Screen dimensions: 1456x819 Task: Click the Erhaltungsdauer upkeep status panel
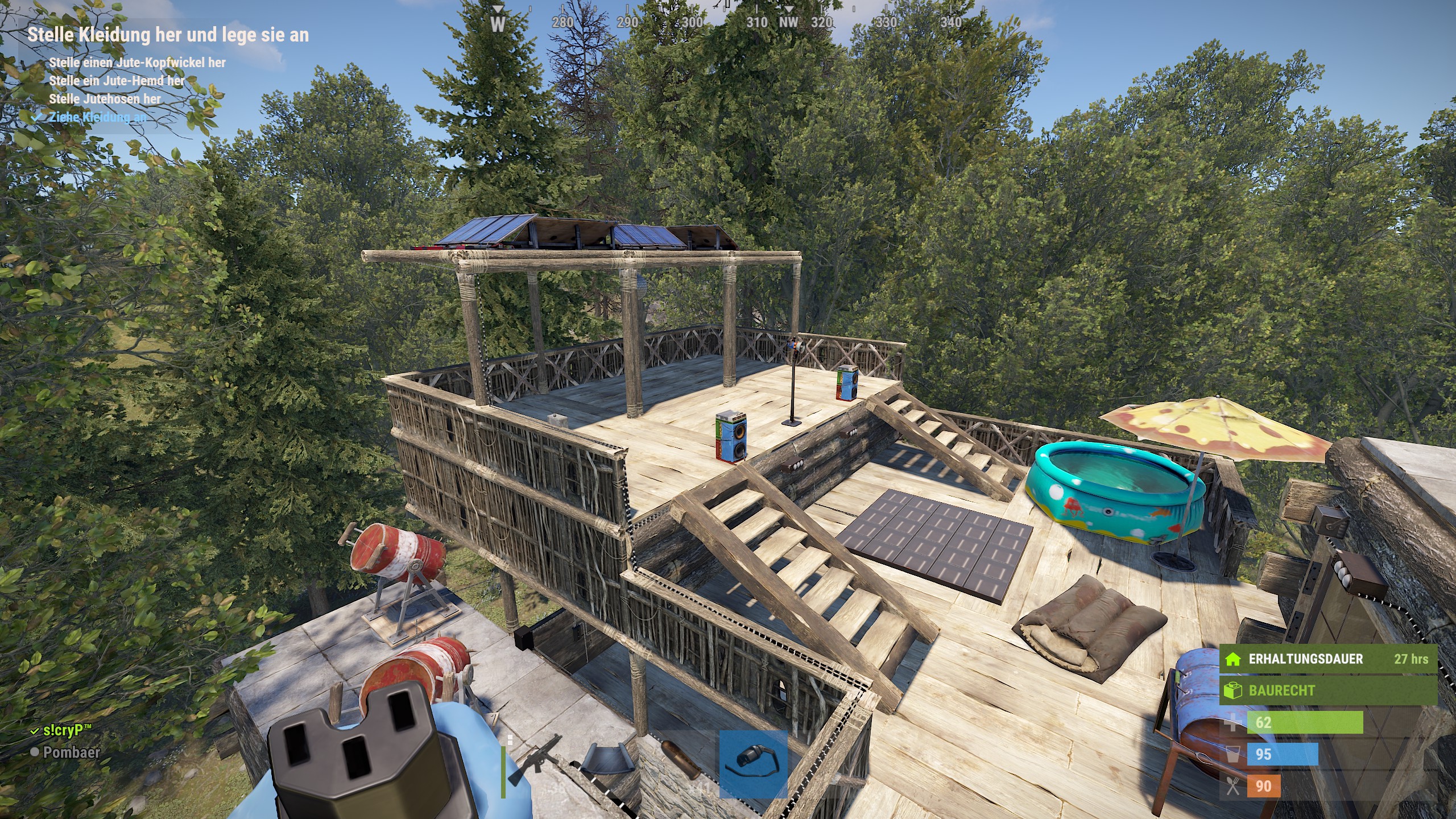click(1327, 659)
